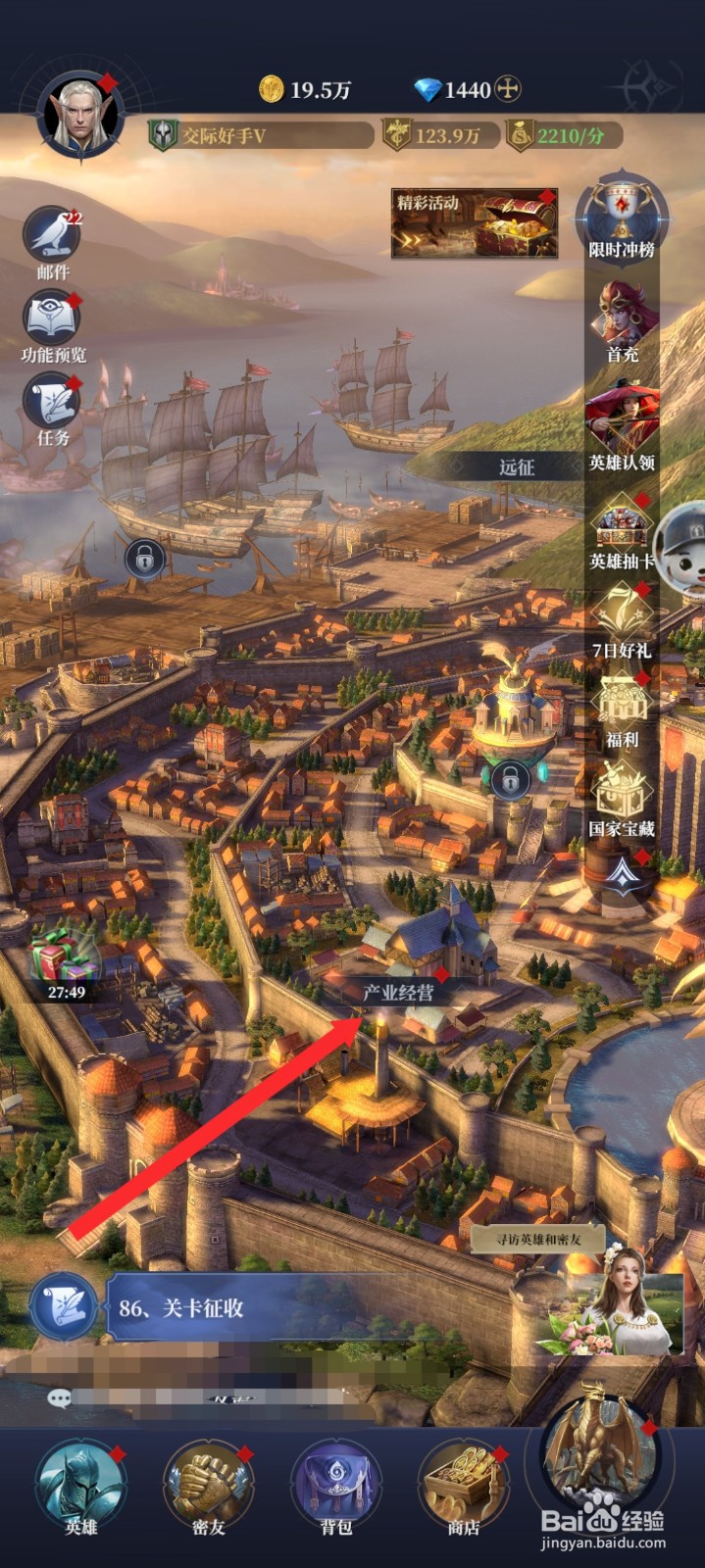This screenshot has width=705, height=1568.
Task: Open 功能预览 feature preview
Action: pos(53,320)
